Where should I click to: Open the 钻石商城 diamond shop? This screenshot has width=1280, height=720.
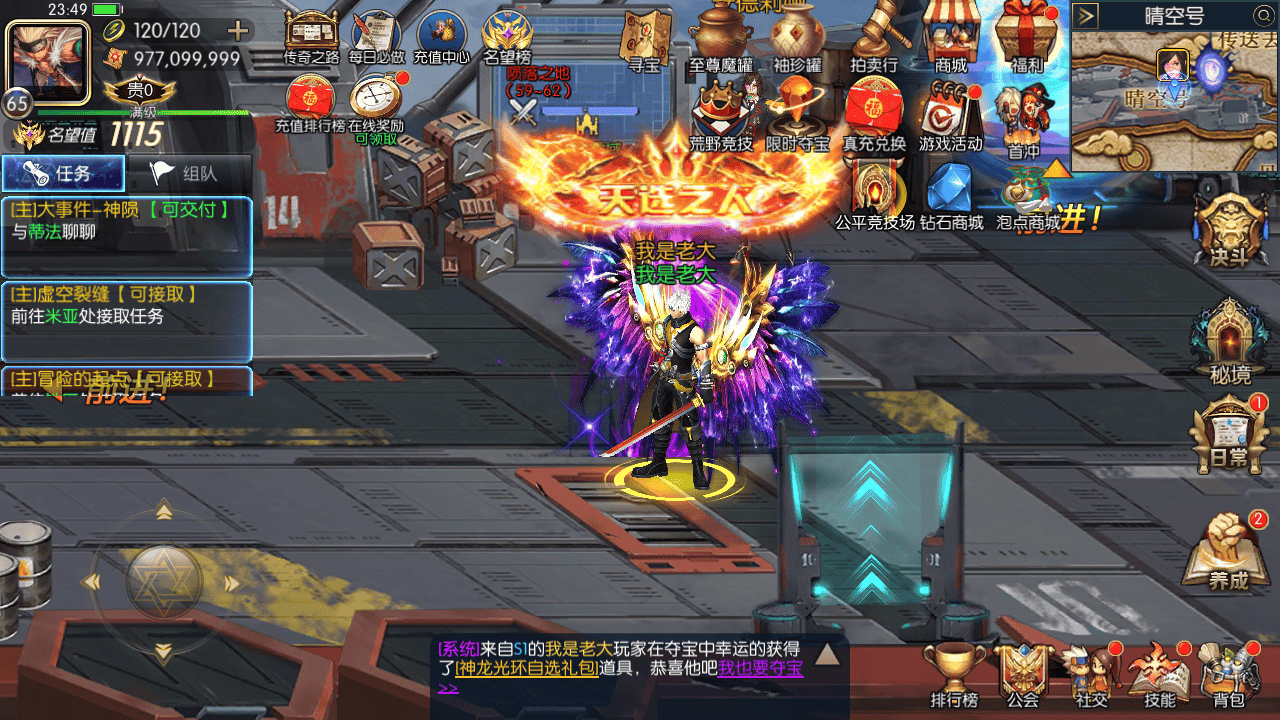click(x=950, y=195)
